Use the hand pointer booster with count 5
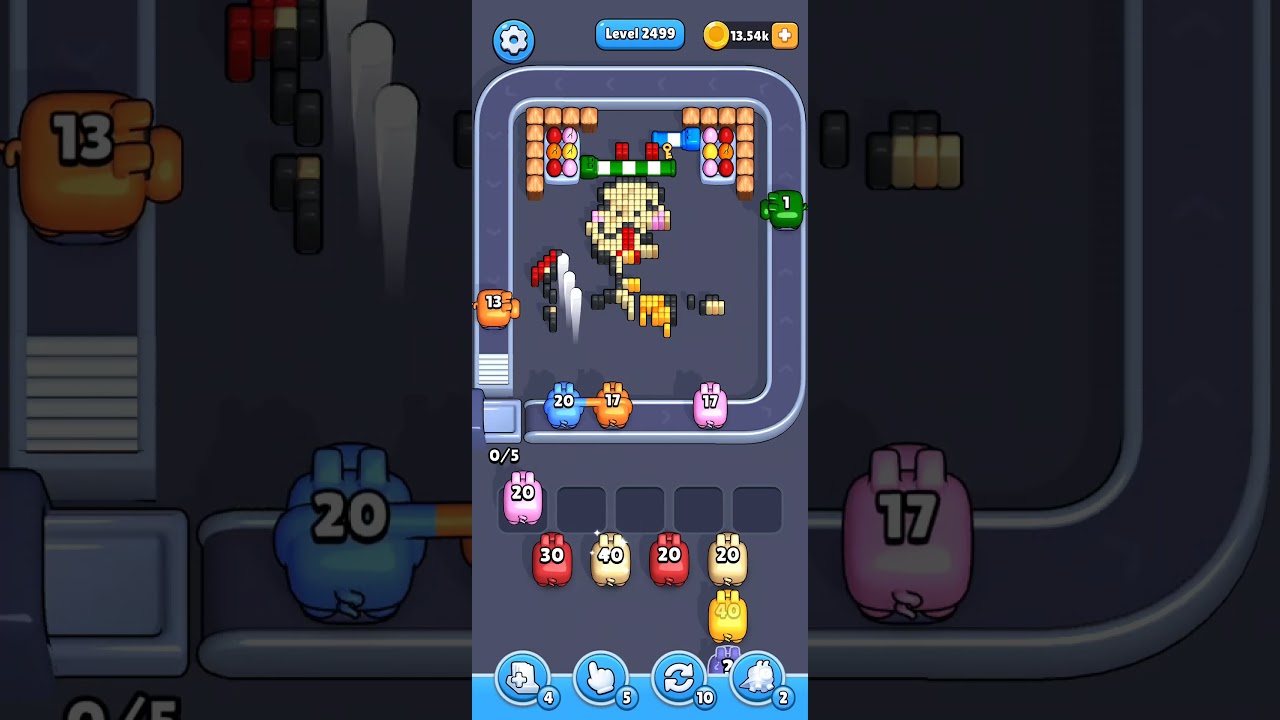This screenshot has width=1280, height=720. tap(600, 678)
